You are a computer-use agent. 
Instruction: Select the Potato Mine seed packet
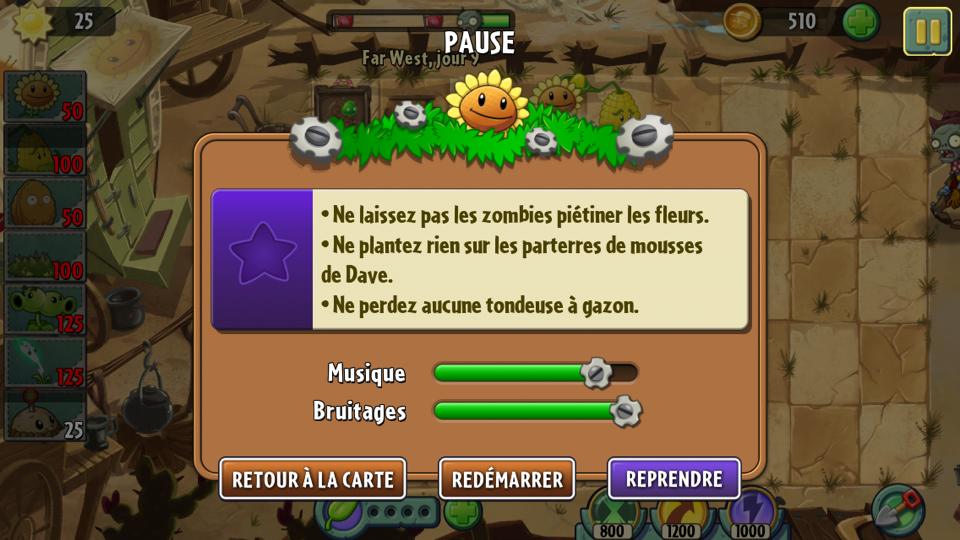45,416
